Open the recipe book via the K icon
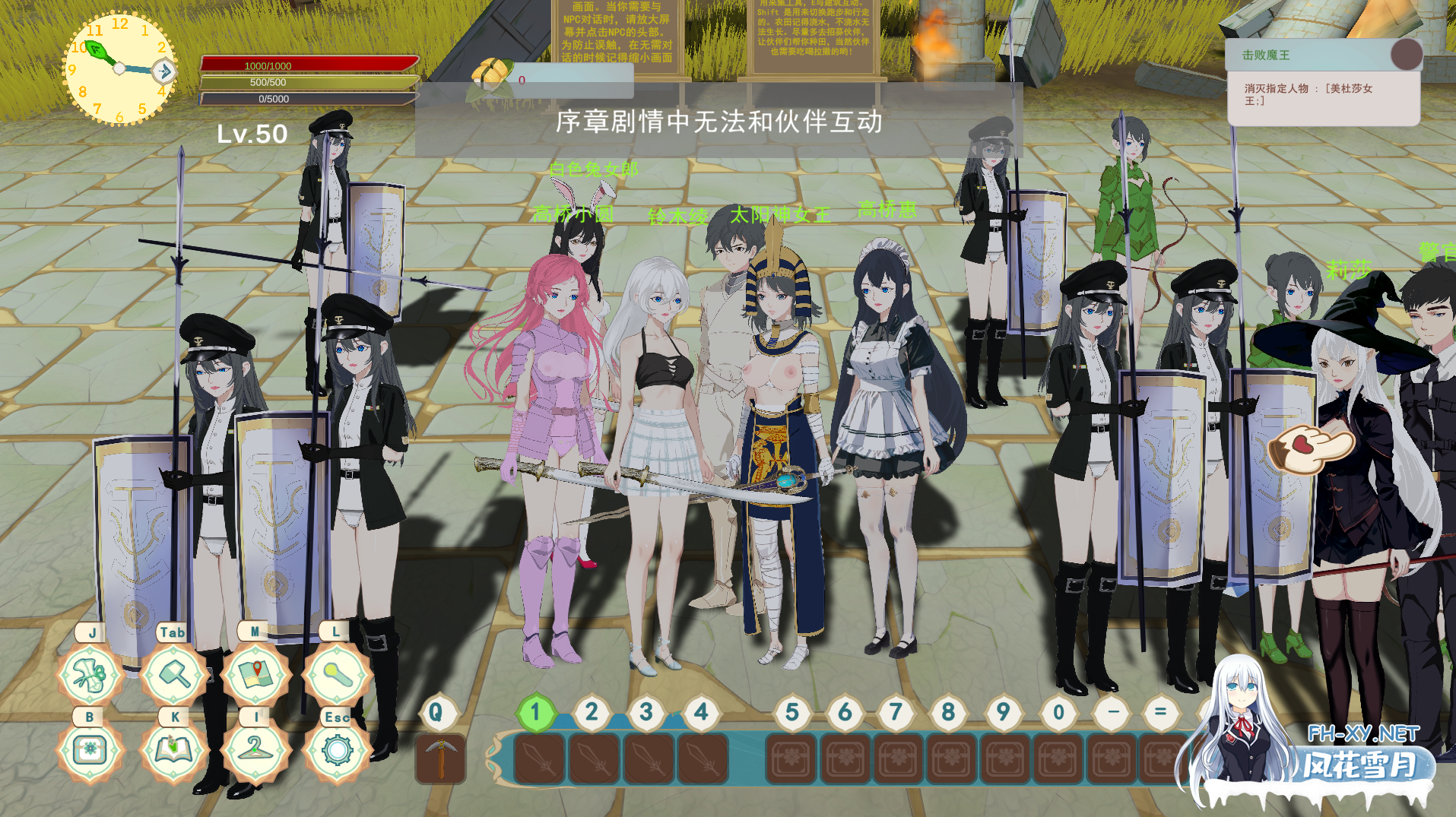This screenshot has width=1456, height=817. [x=173, y=749]
